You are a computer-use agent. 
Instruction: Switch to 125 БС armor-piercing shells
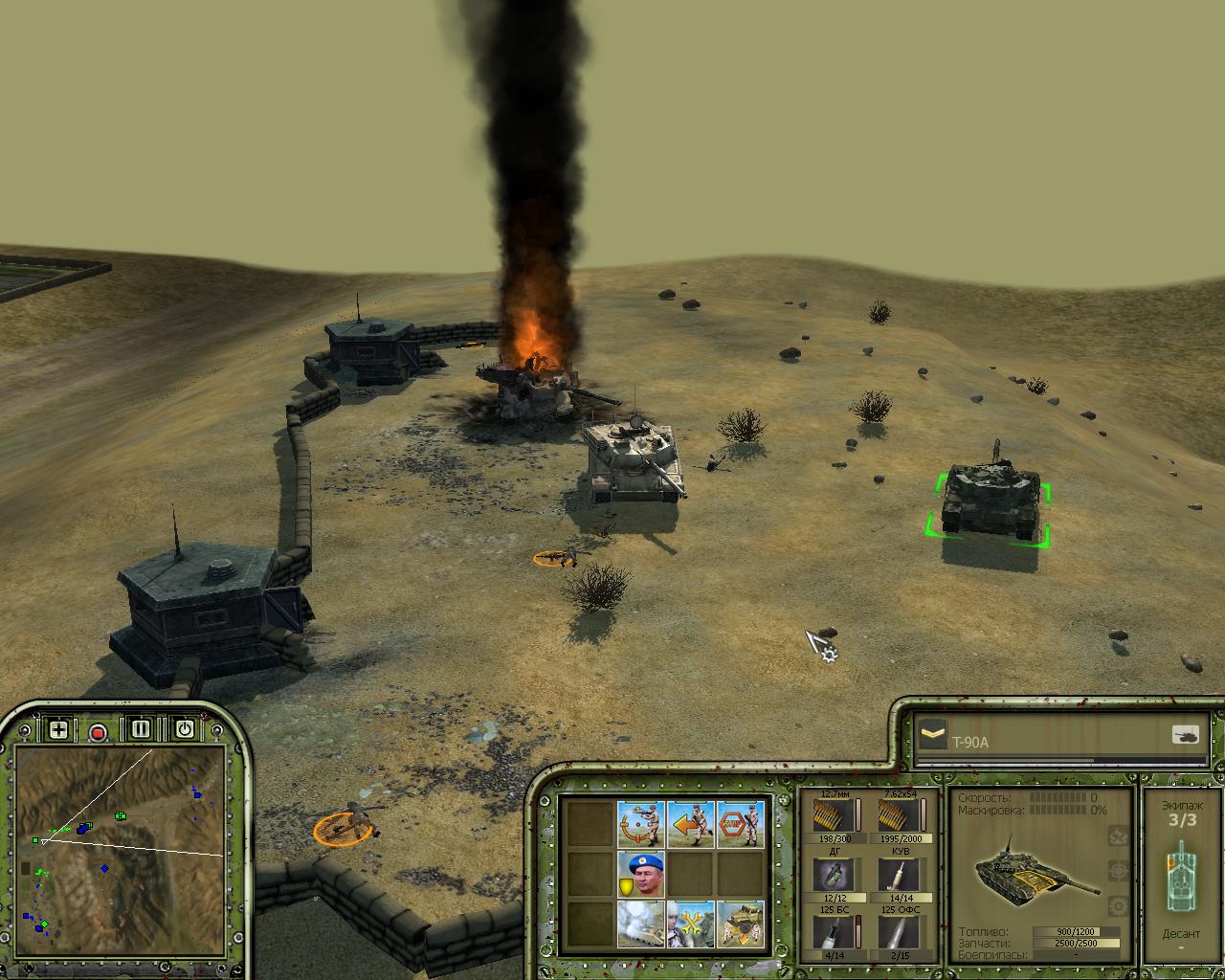[834, 932]
